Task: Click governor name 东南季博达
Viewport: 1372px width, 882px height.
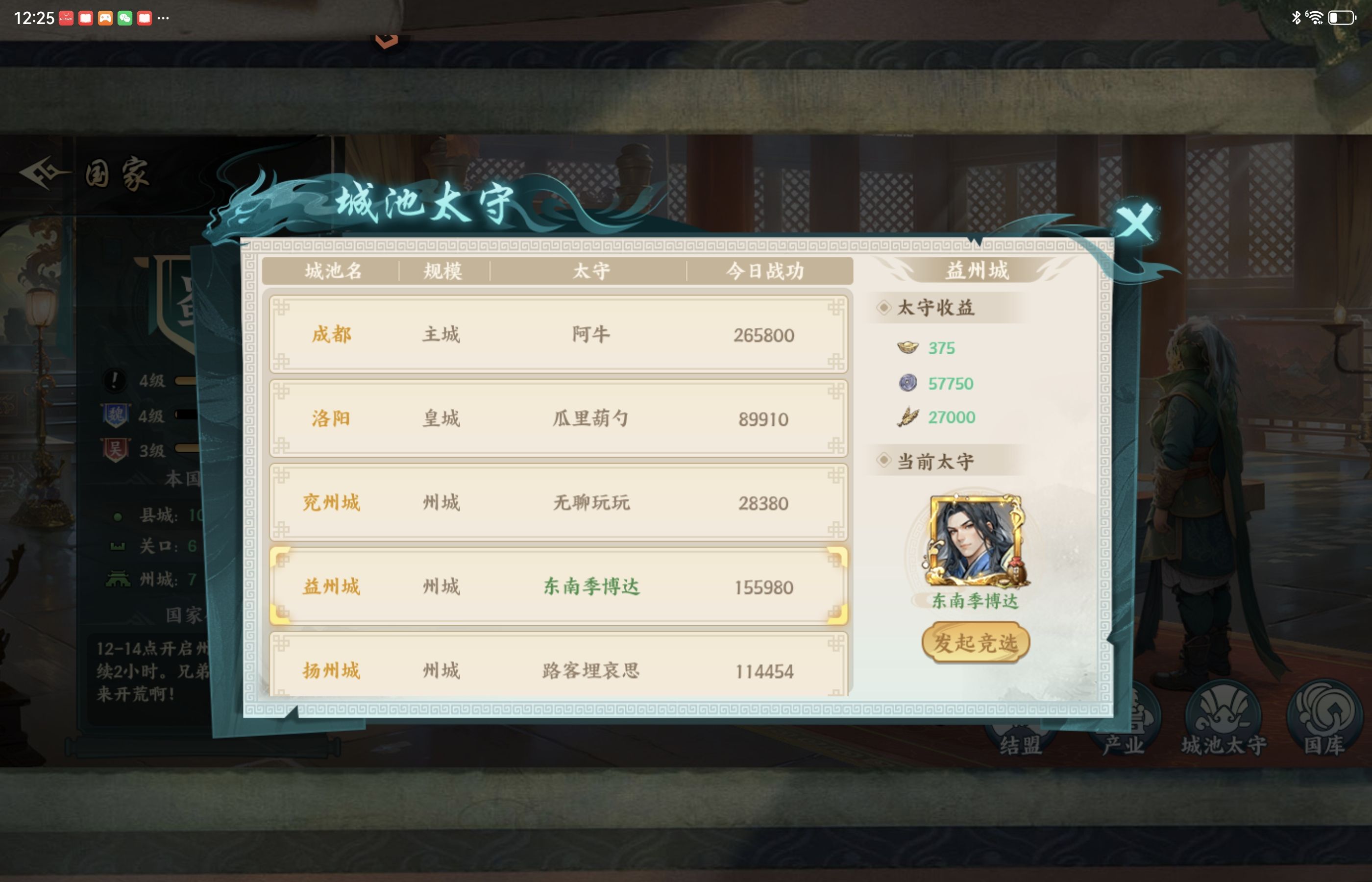Action: pos(593,586)
